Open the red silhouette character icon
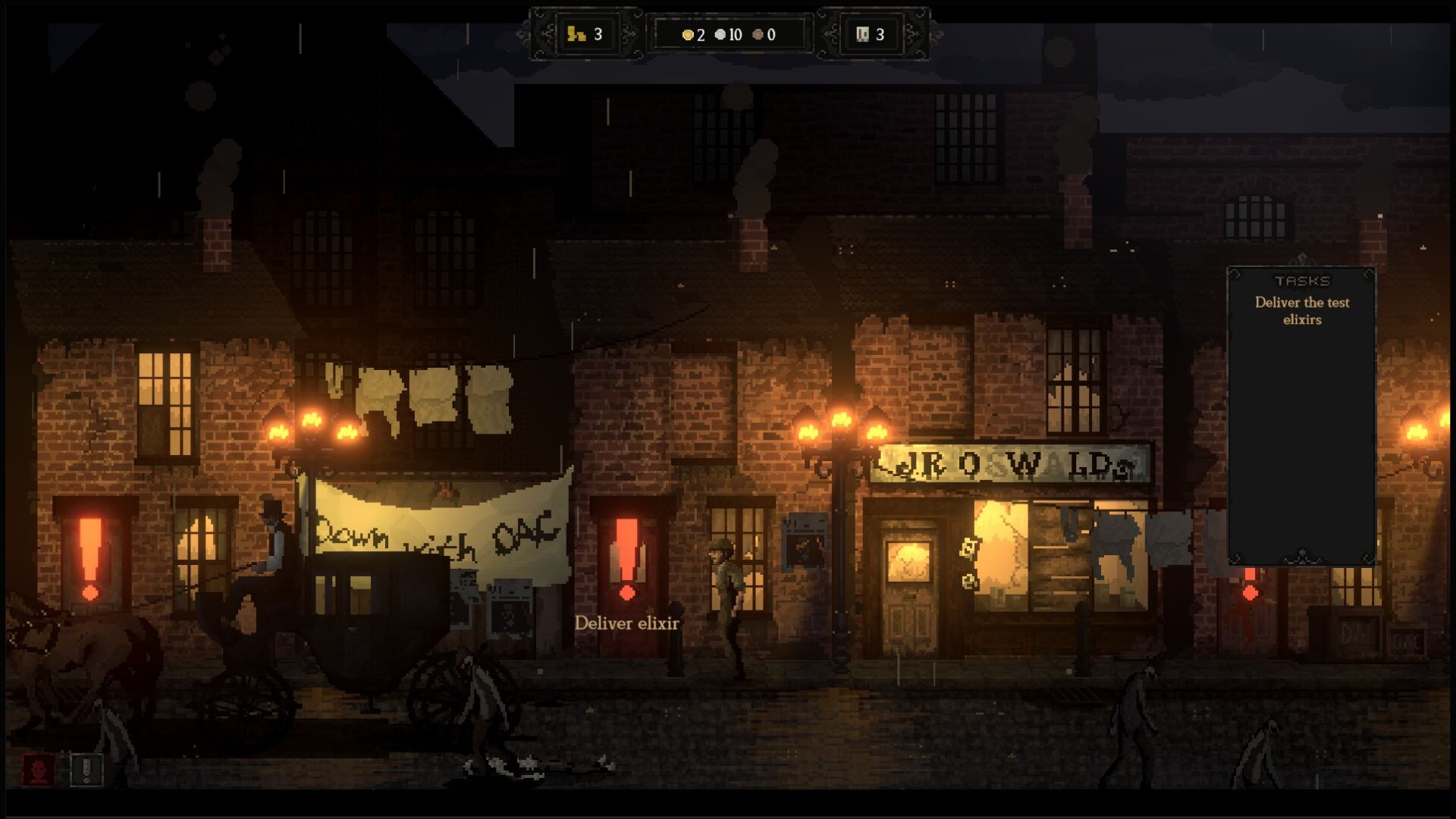The width and height of the screenshot is (1456, 819). (x=38, y=770)
